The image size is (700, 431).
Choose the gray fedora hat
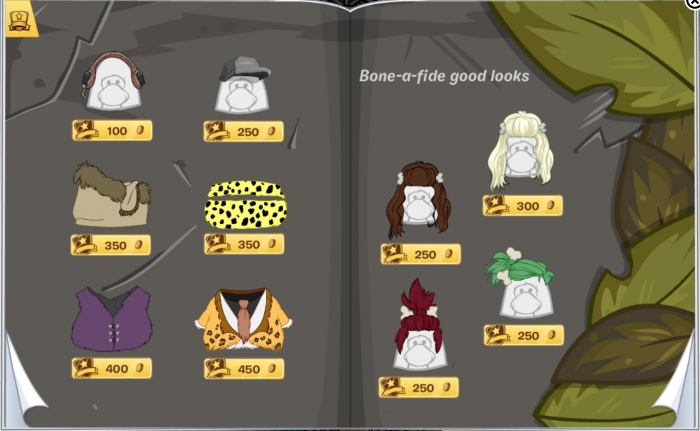244,86
